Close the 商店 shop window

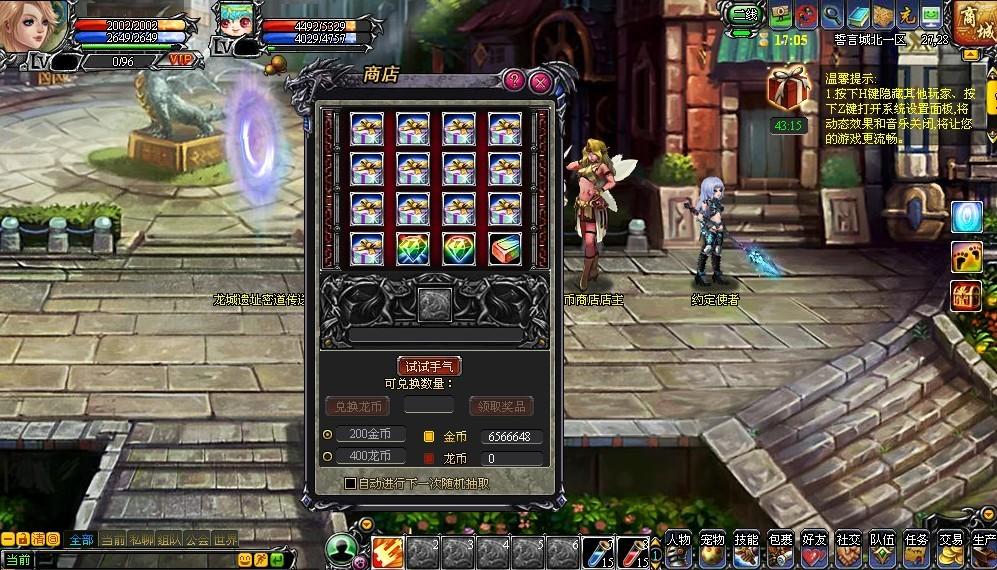pos(540,81)
